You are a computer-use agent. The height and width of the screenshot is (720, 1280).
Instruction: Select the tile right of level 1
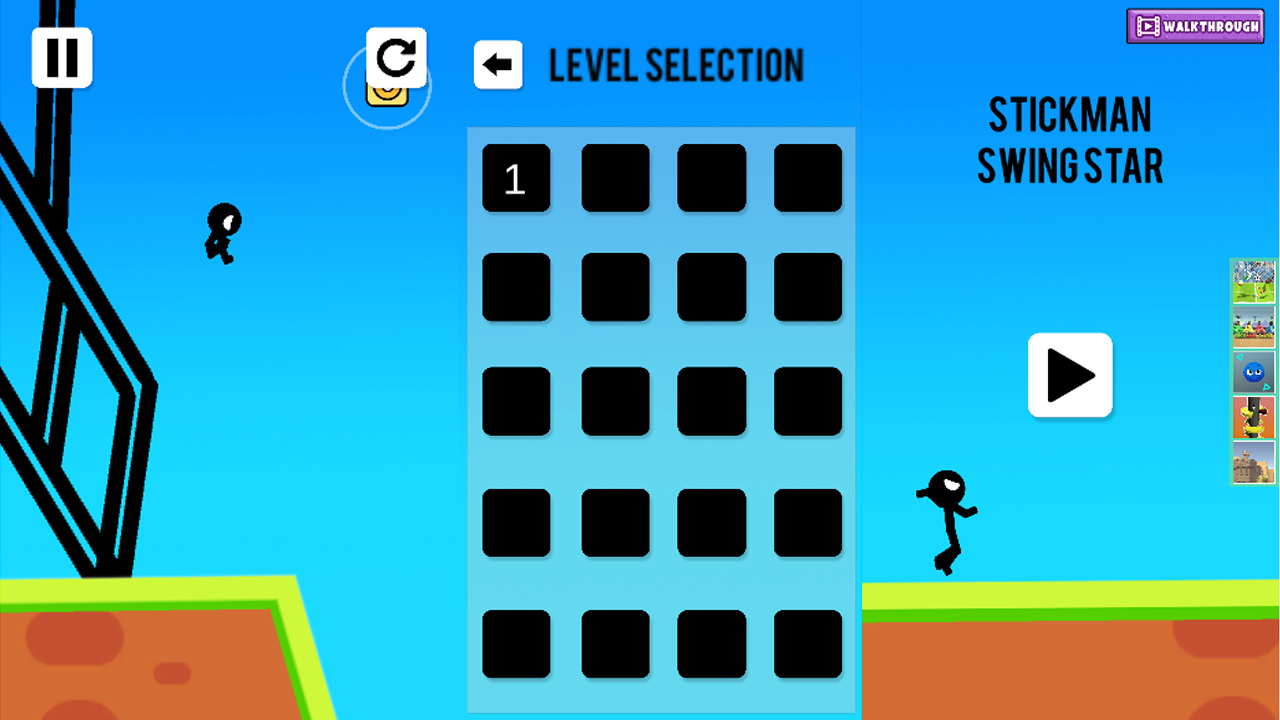[x=616, y=179]
